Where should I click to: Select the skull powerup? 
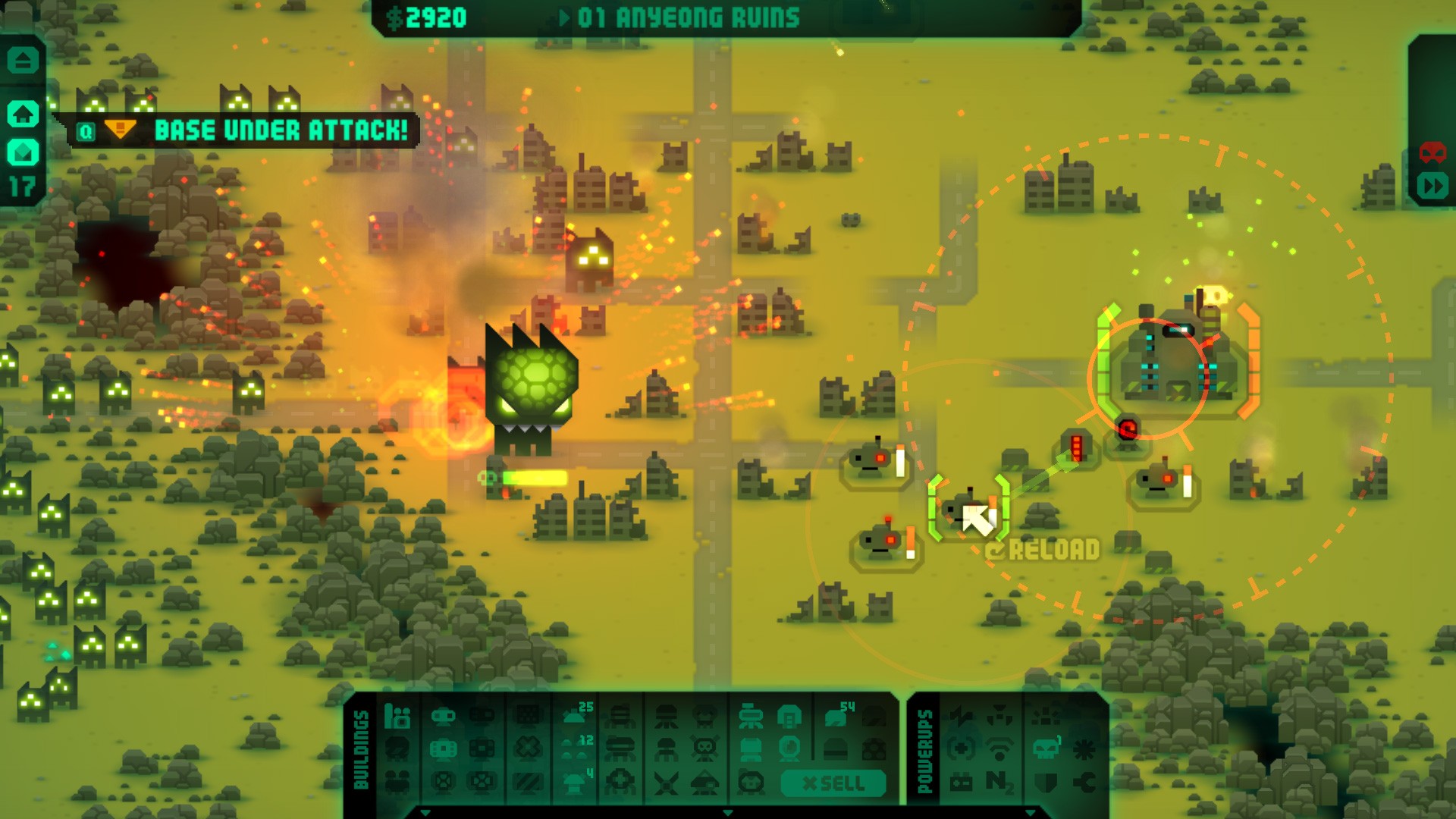click(x=1046, y=749)
